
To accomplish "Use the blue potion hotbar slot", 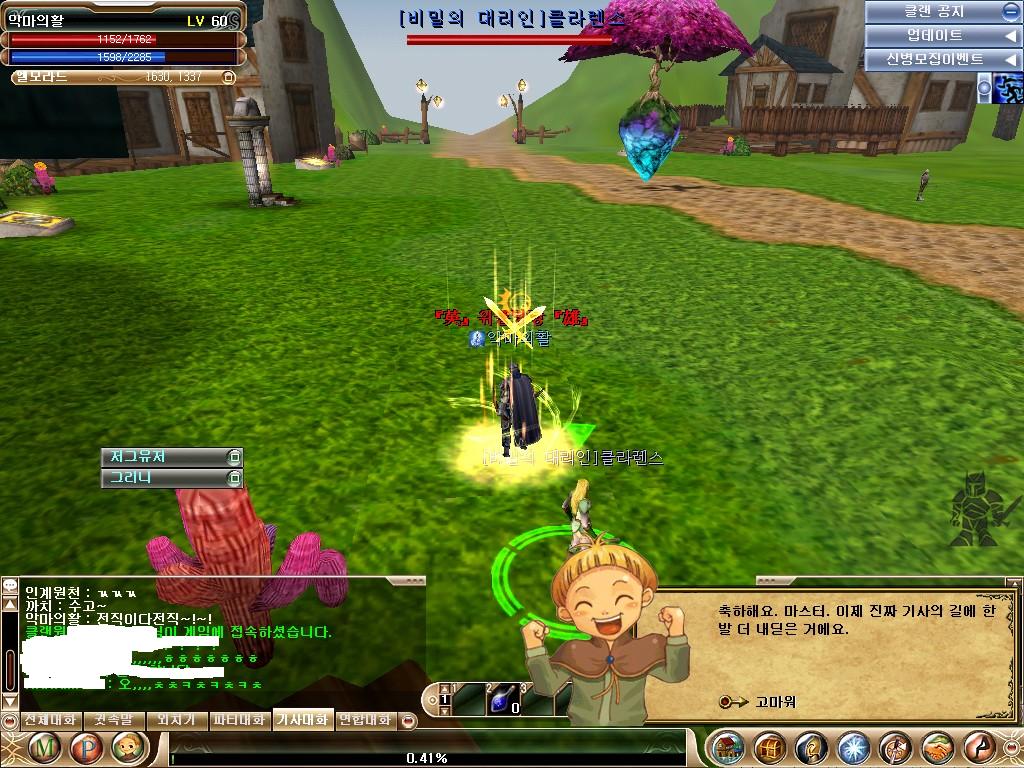I will coord(502,699).
